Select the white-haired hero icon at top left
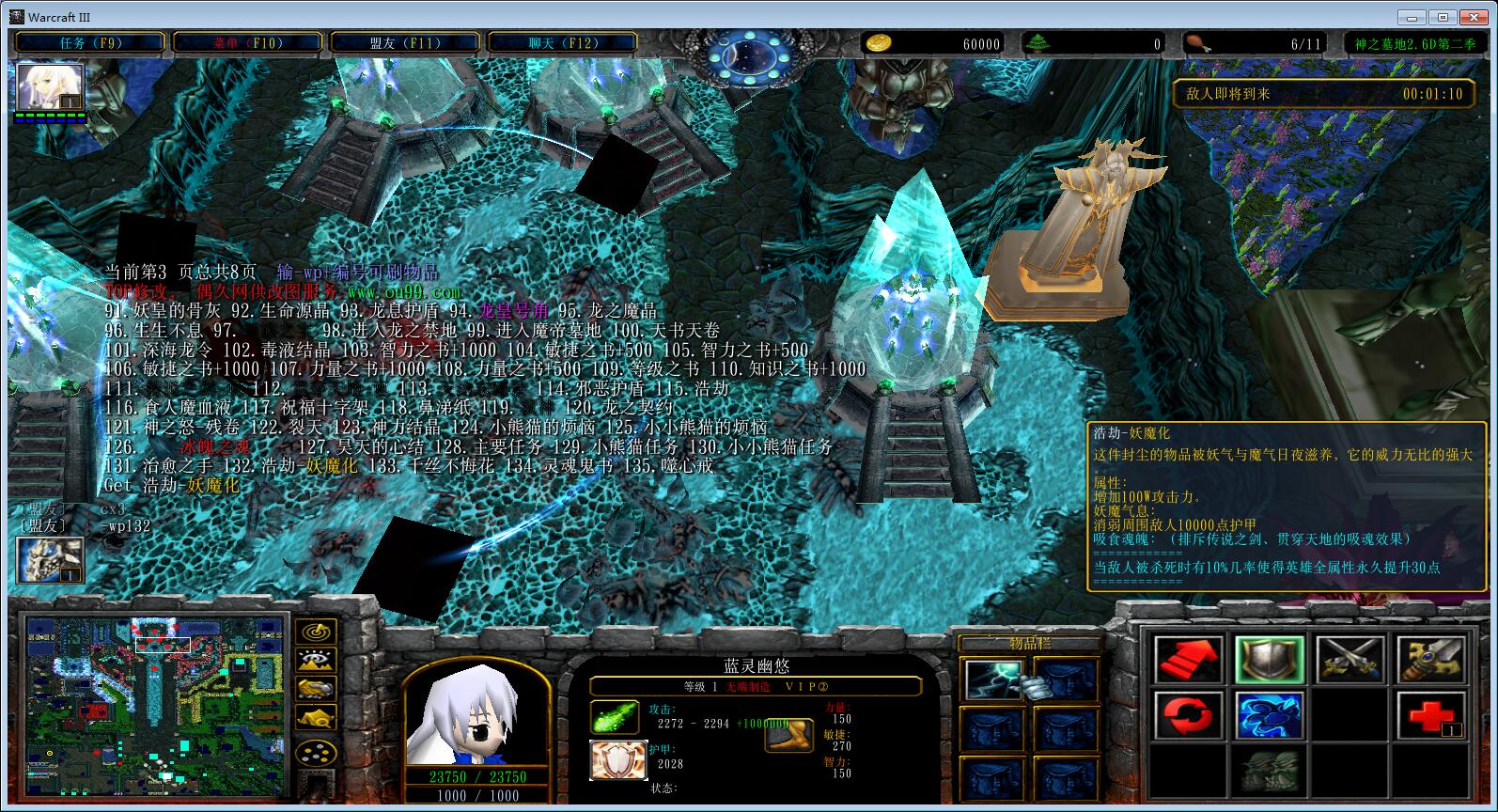The image size is (1498, 812). (50, 88)
